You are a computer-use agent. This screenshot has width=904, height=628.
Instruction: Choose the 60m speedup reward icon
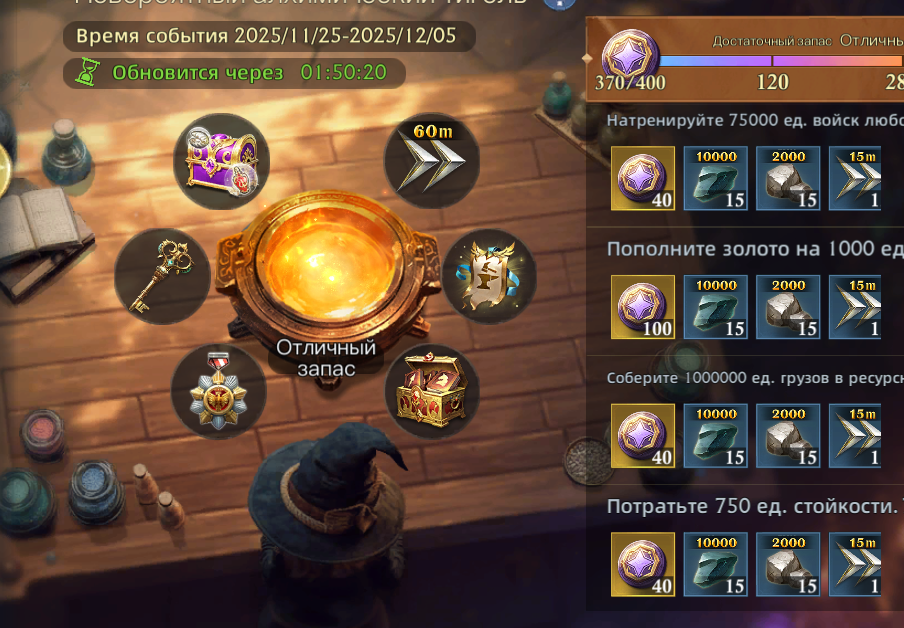pos(431,160)
